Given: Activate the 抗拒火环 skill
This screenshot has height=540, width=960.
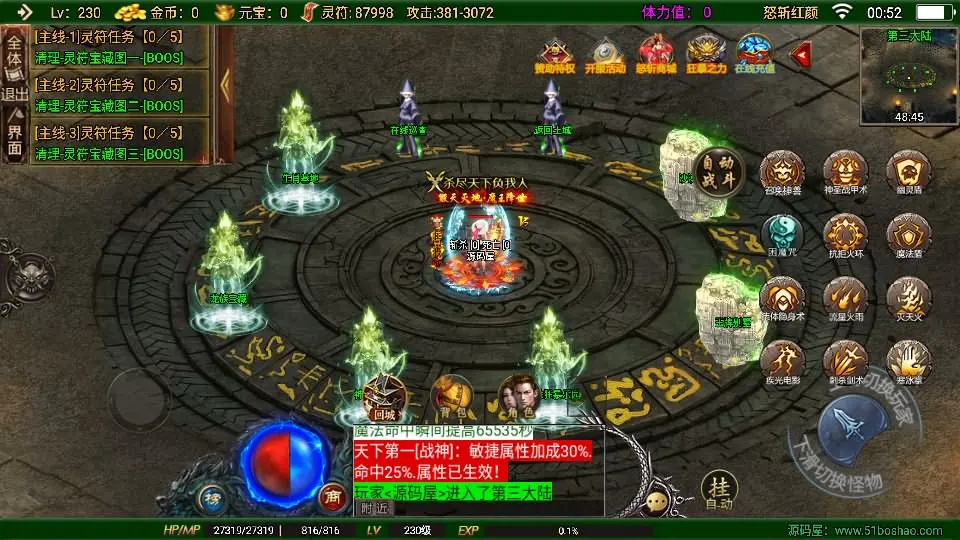Looking at the screenshot, I should click(x=846, y=236).
